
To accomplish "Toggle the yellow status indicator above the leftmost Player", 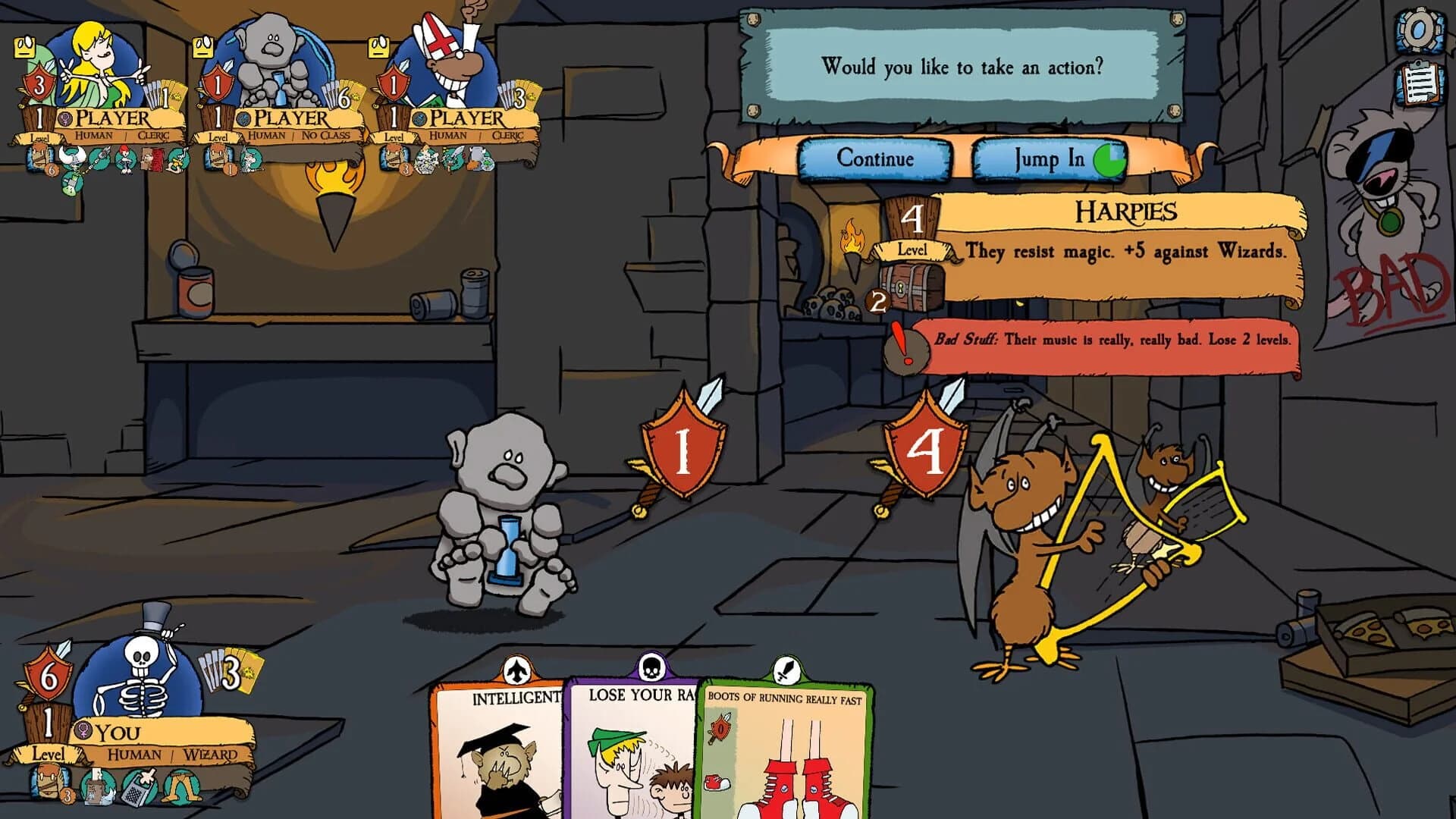I will (x=24, y=47).
